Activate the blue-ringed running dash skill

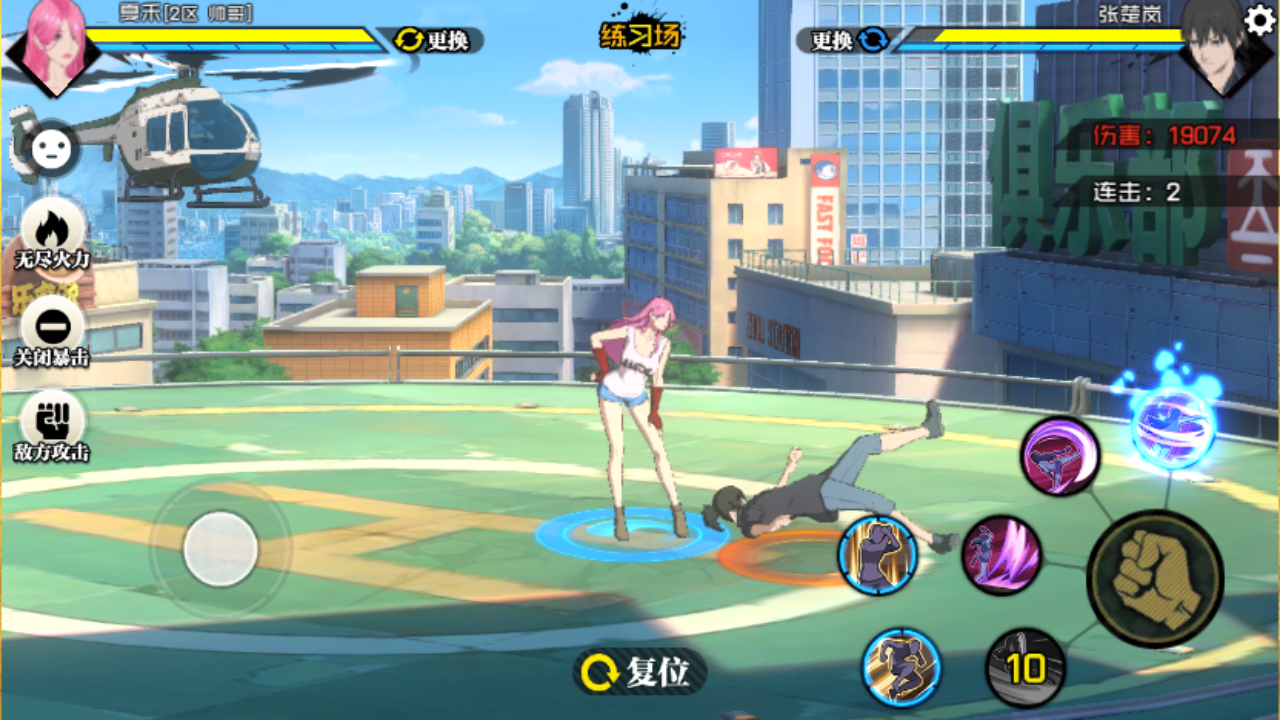pos(902,667)
